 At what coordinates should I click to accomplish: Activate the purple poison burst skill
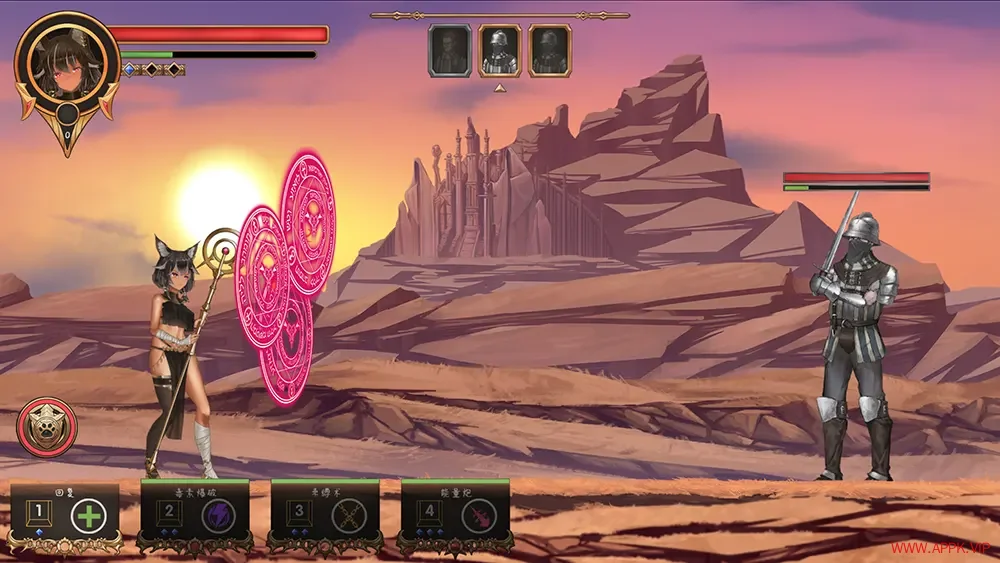[218, 517]
